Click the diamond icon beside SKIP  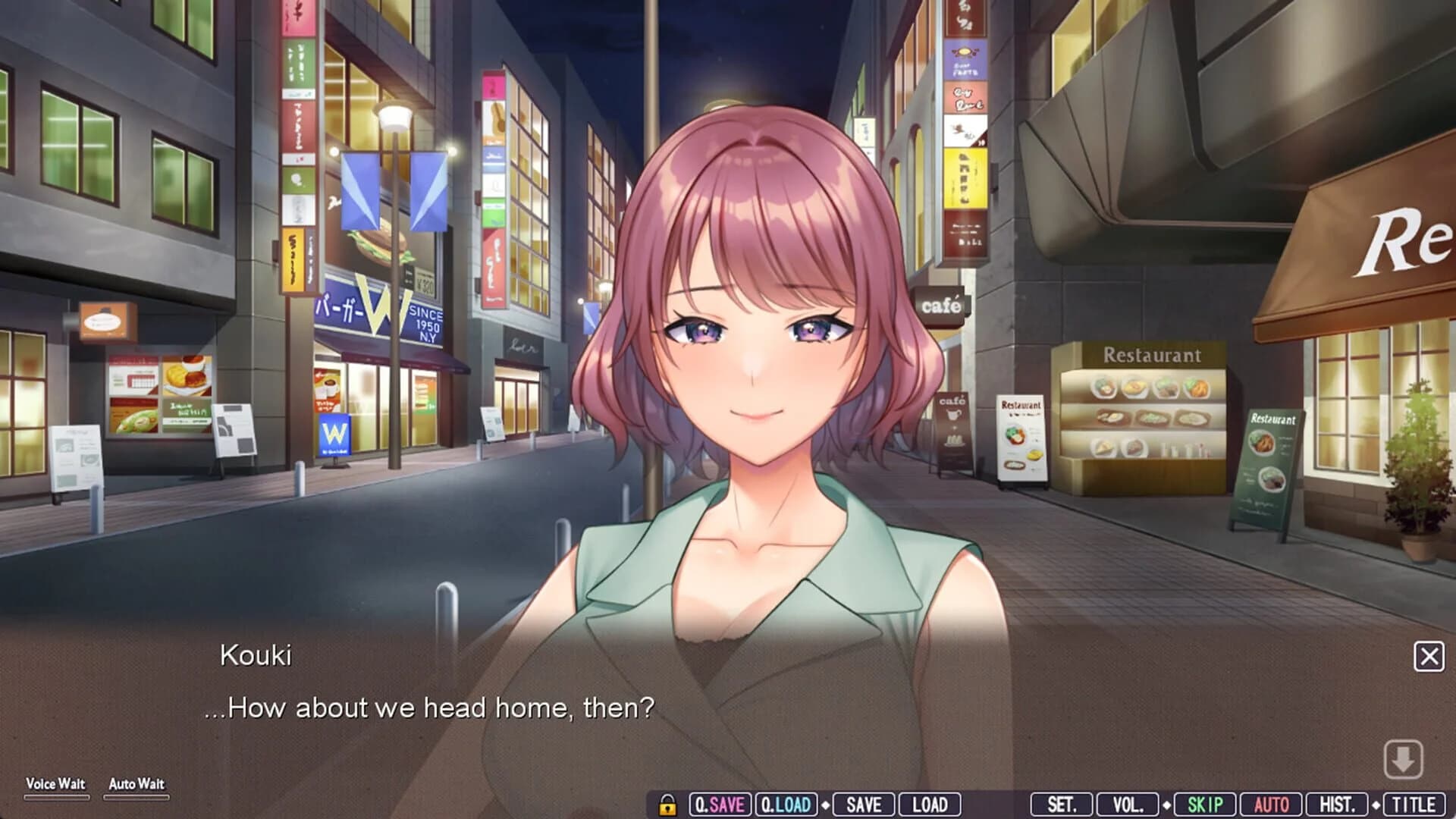click(1167, 804)
